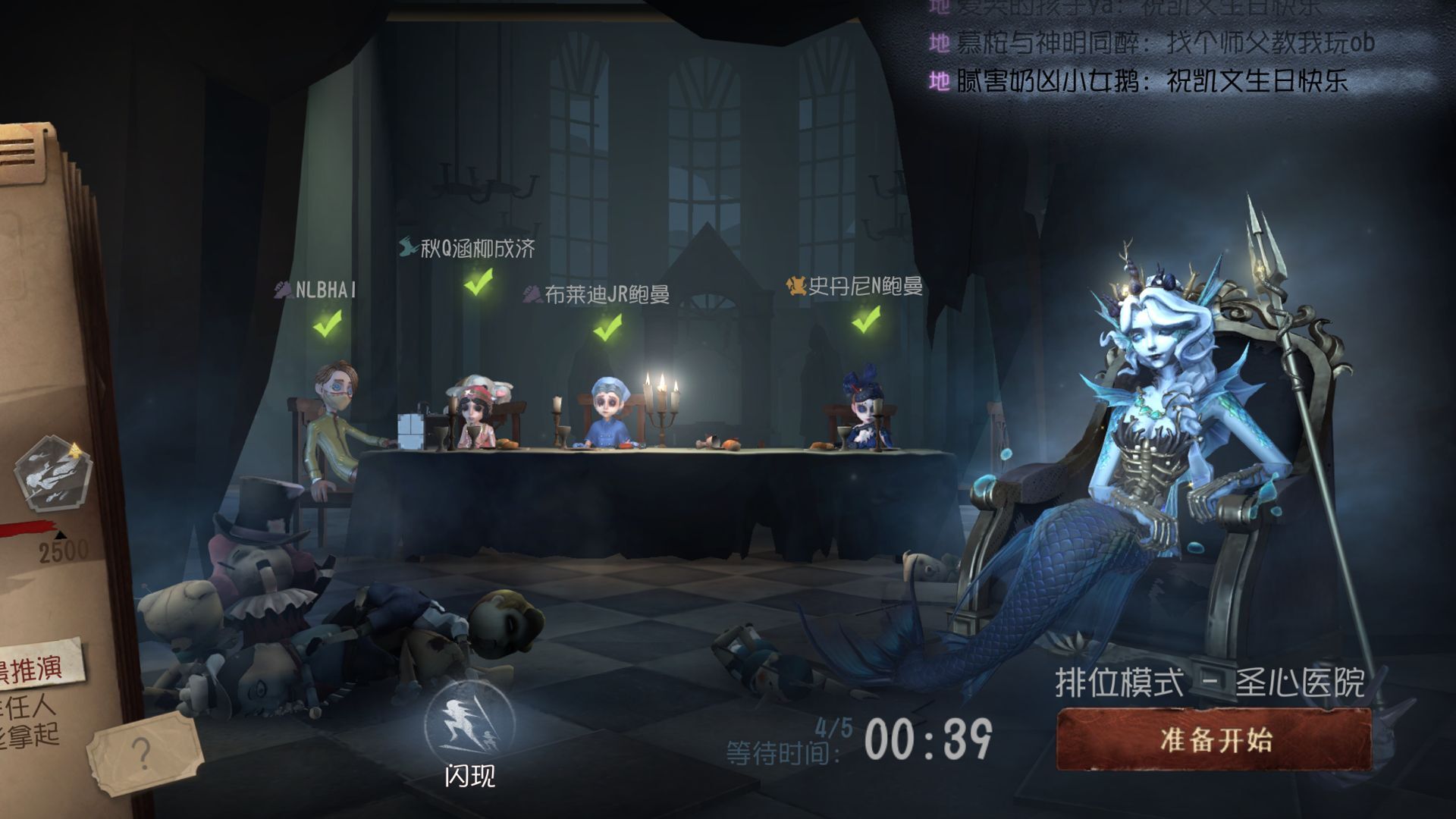Select player name NLBHAI

click(325, 290)
